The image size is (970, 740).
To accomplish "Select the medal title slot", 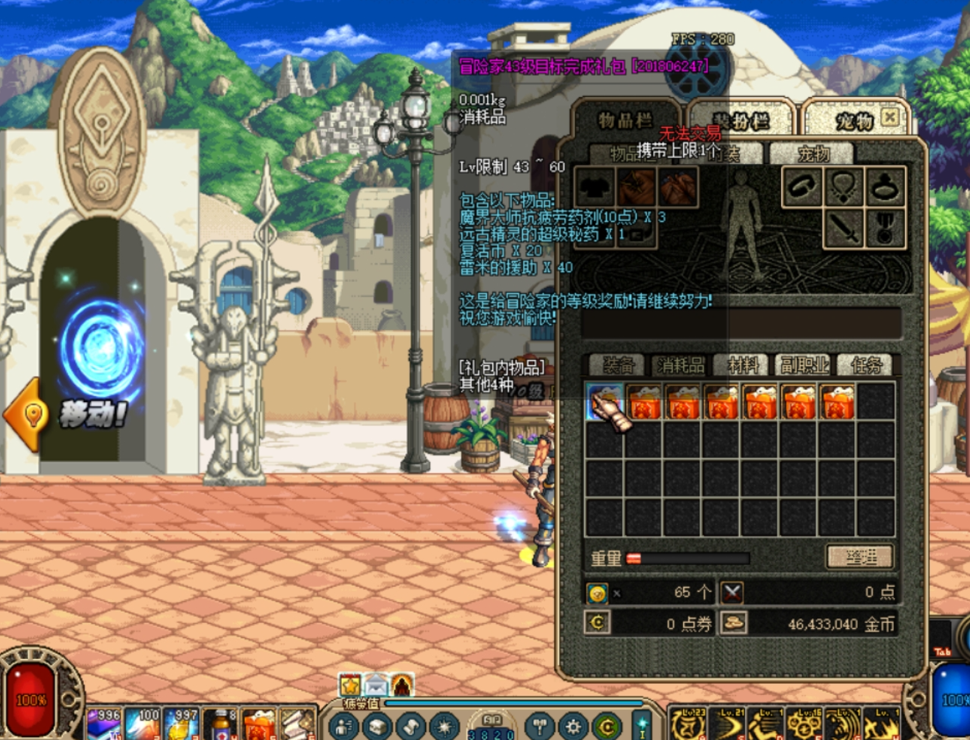I will pos(885,229).
